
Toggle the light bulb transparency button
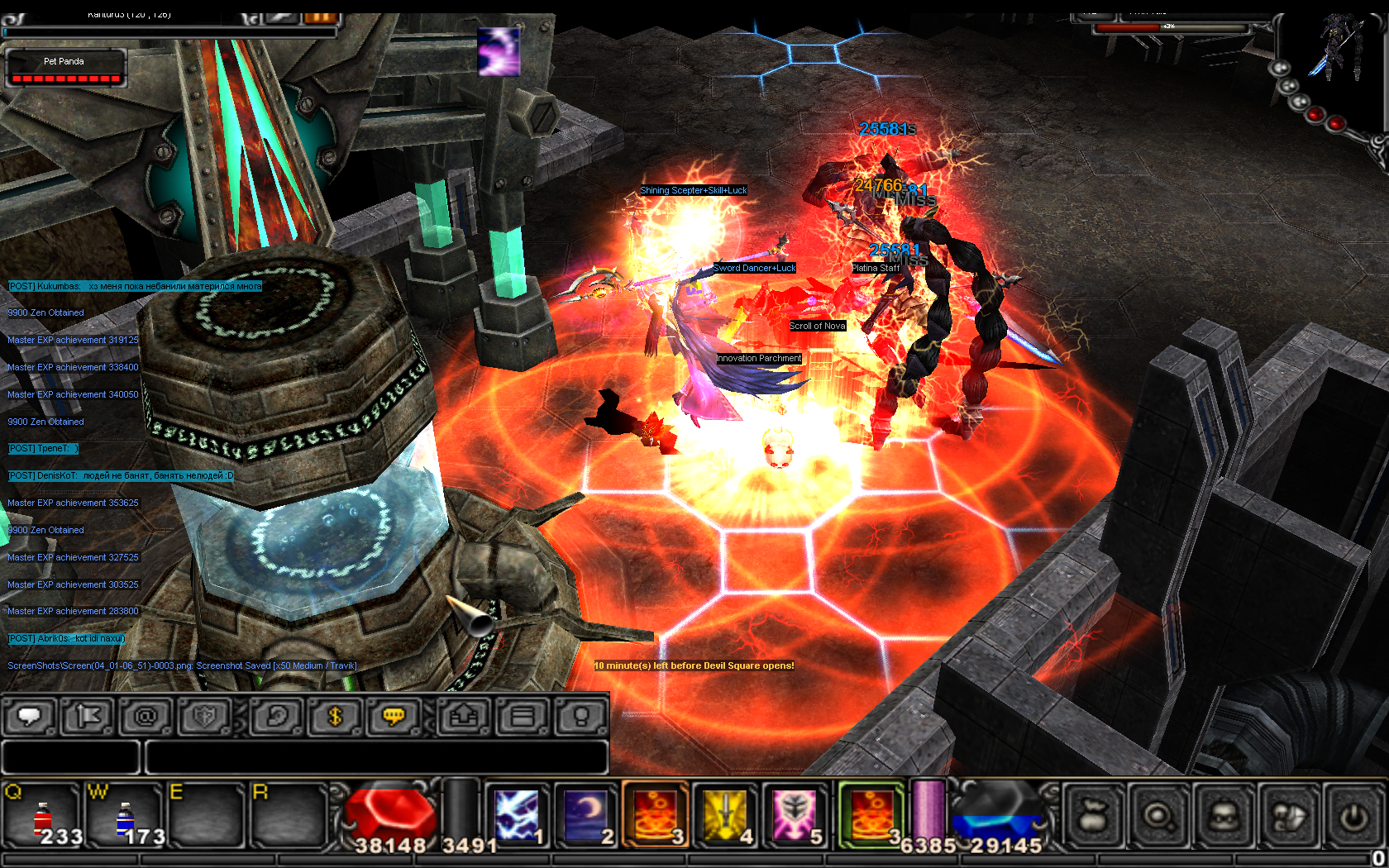(581, 716)
